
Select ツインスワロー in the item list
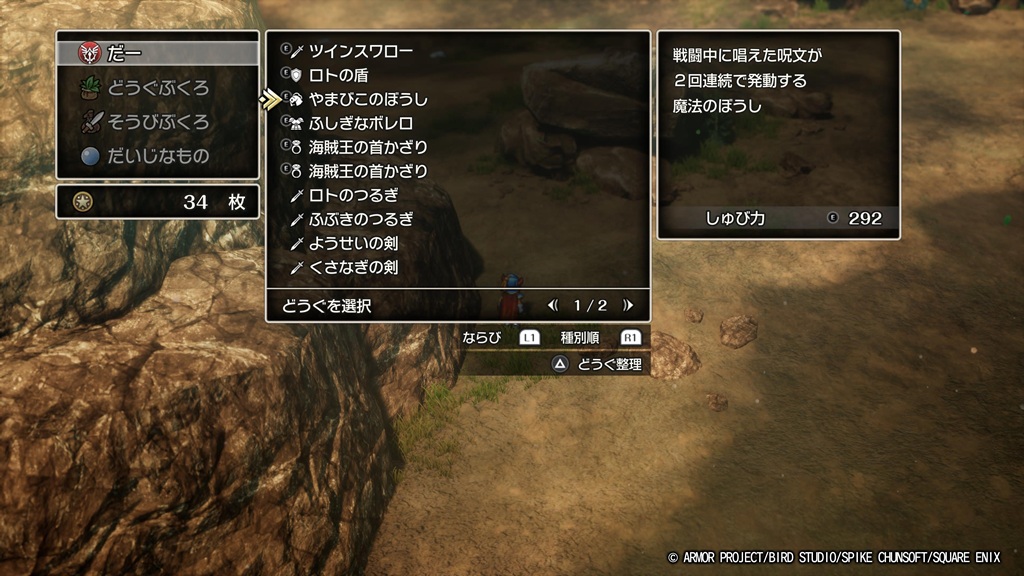(360, 51)
